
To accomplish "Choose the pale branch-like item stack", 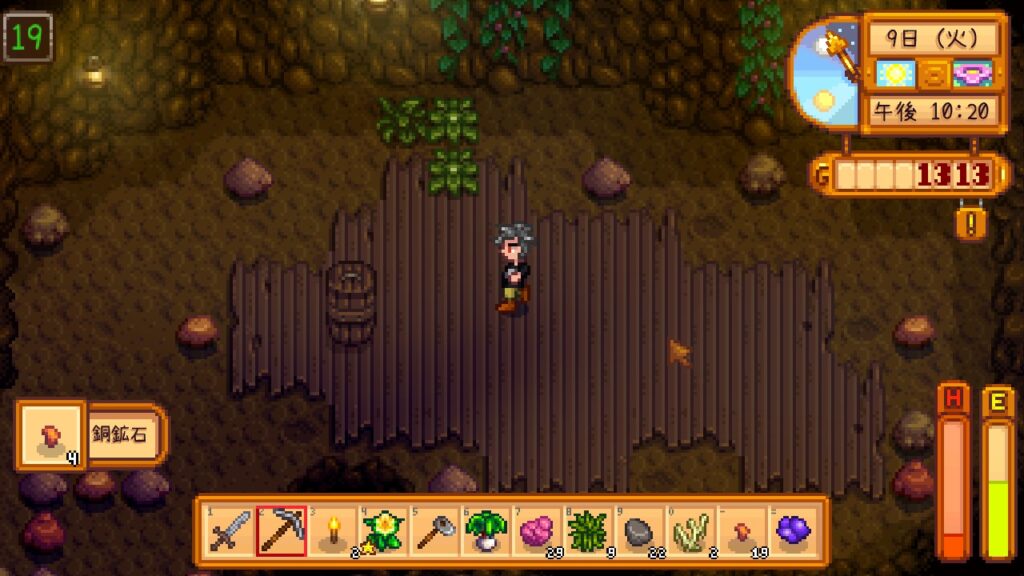I will (x=692, y=530).
